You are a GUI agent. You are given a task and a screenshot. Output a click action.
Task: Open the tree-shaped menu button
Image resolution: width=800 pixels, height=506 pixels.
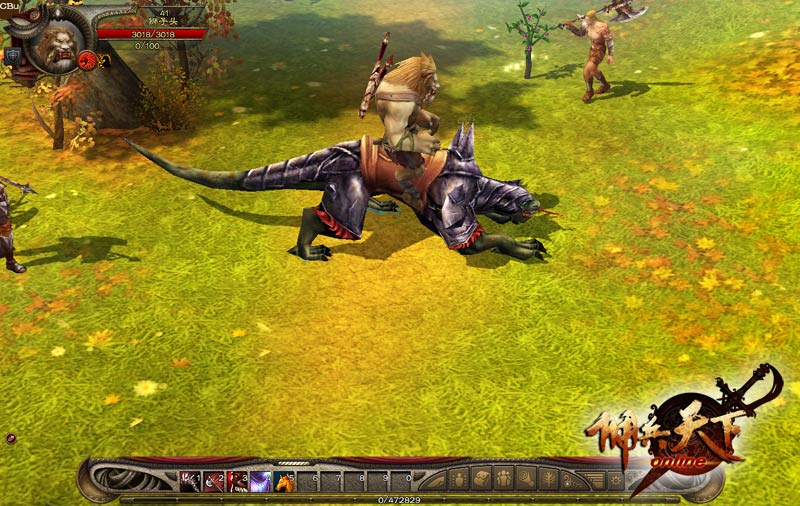[548, 479]
